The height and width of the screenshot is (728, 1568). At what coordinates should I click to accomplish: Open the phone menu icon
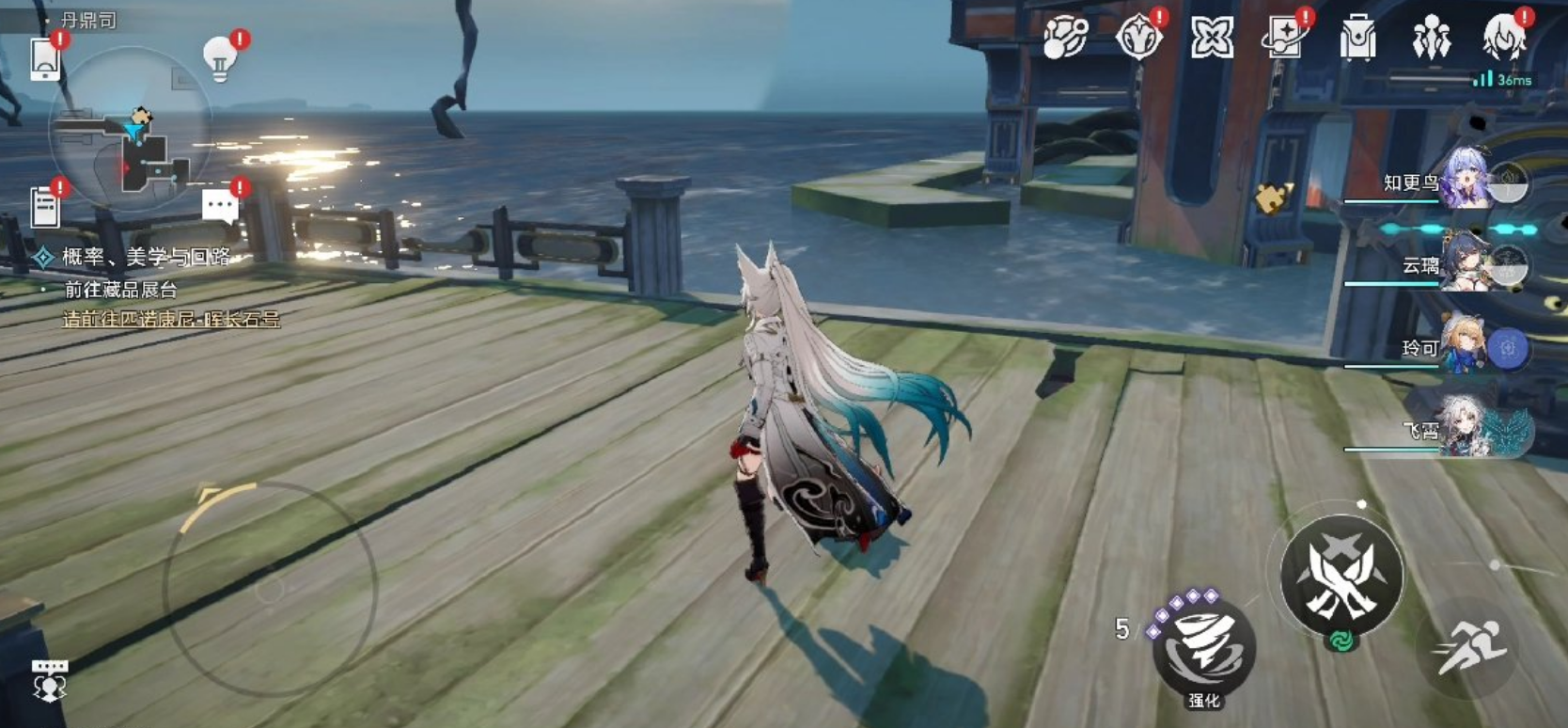point(45,59)
